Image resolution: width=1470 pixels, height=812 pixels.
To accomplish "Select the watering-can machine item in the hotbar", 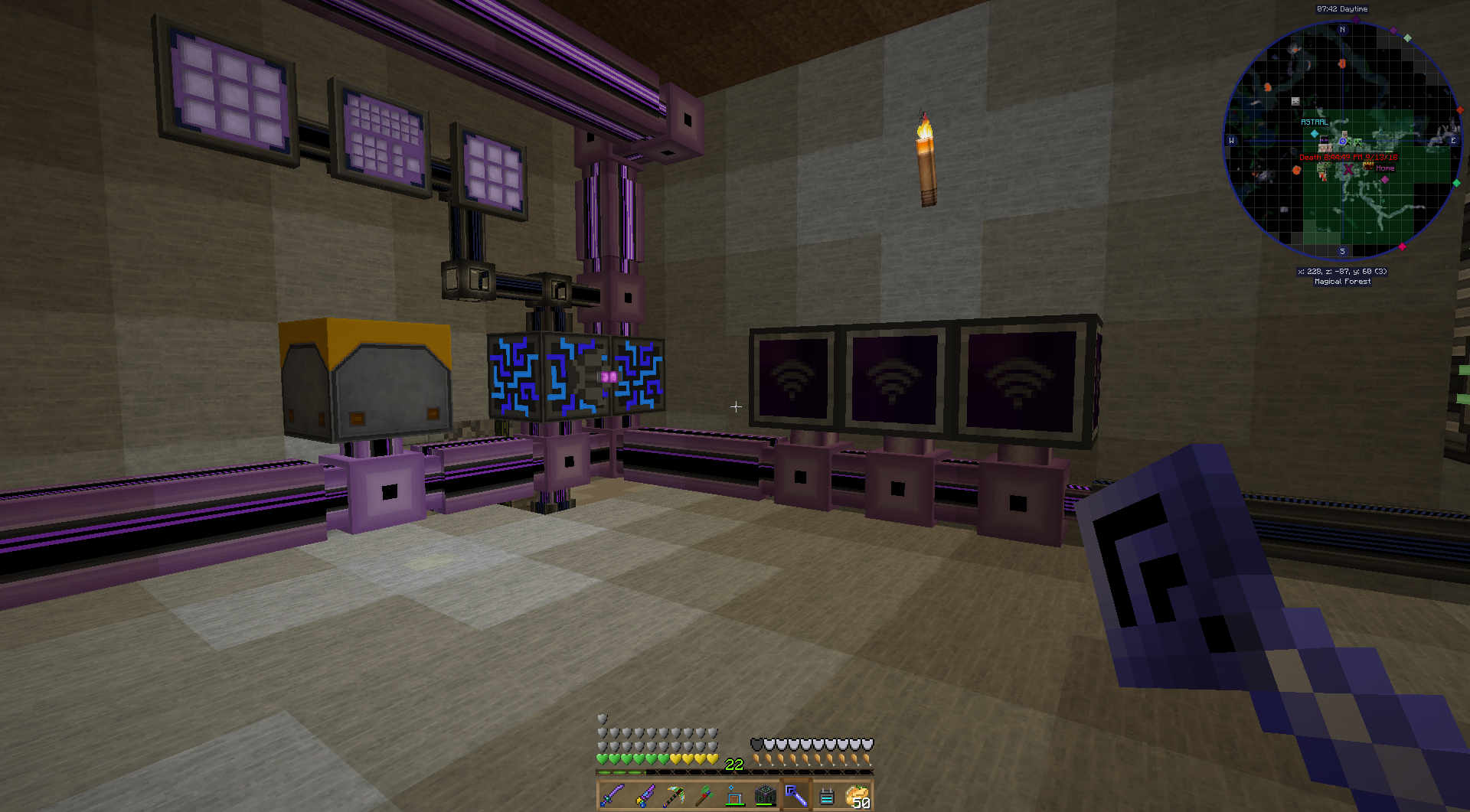I will [735, 796].
